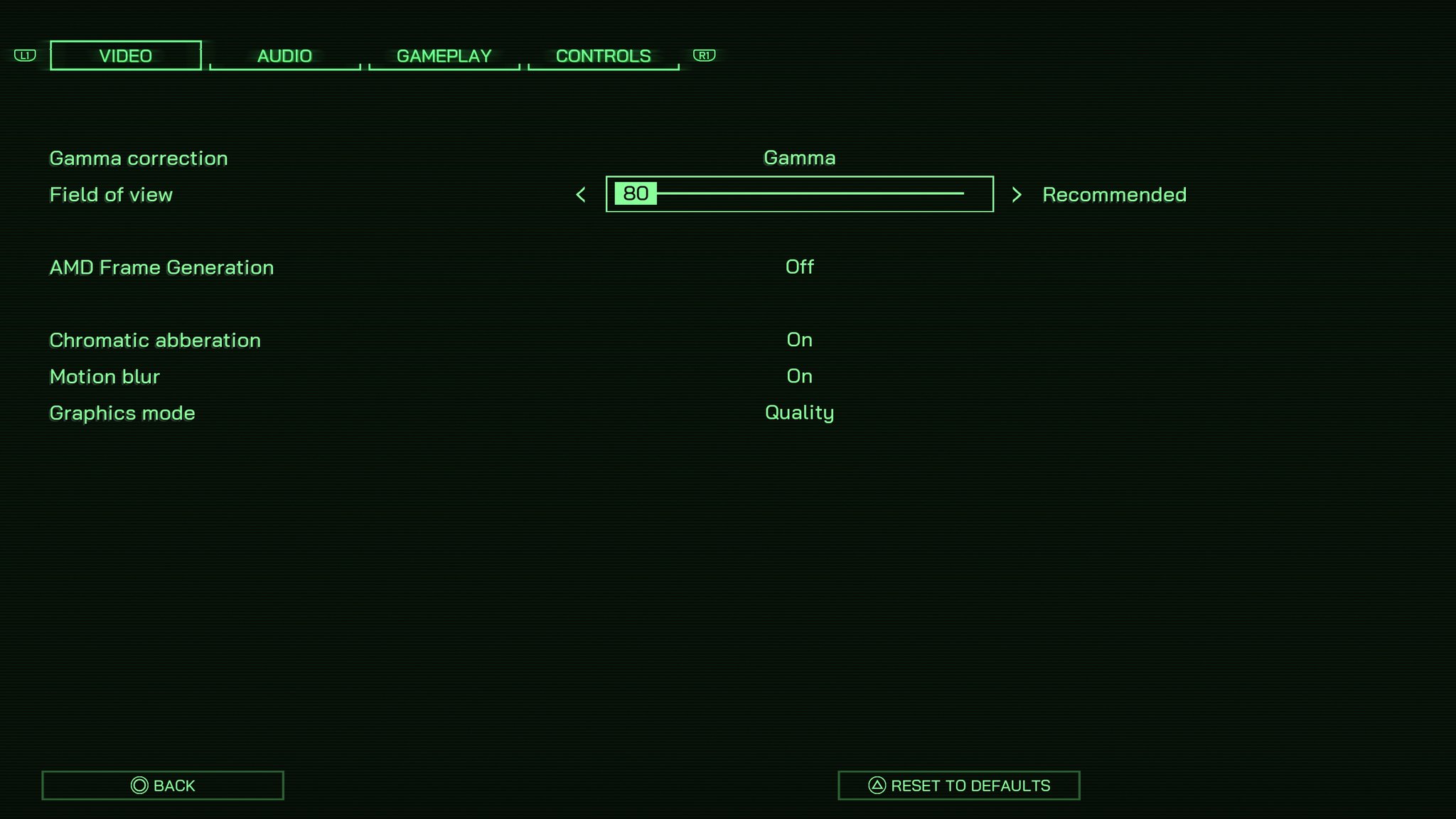1456x819 pixels.
Task: Click the R1 shoulder button icon
Action: [705, 55]
